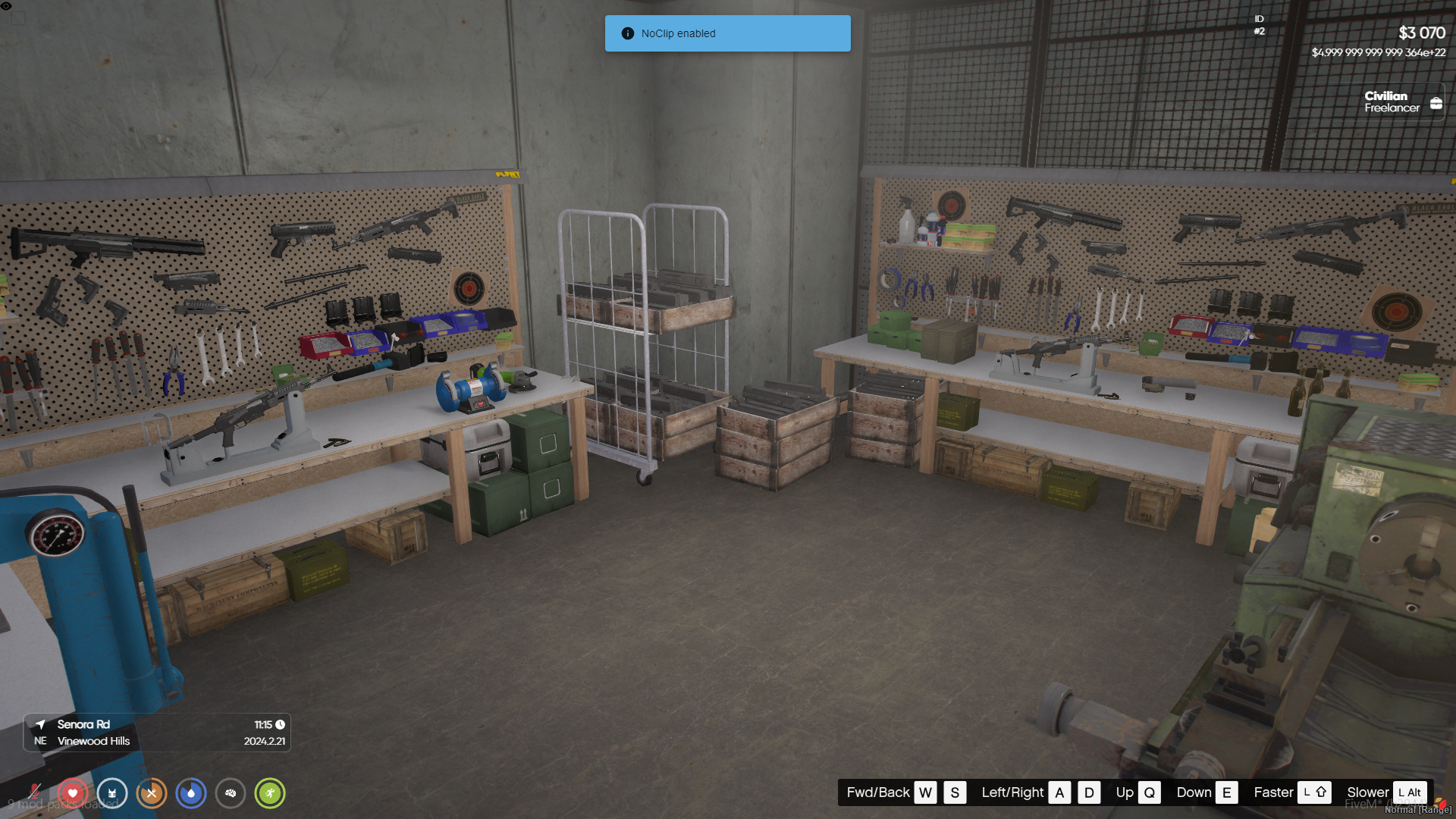Click the armor vest status icon

click(x=112, y=793)
